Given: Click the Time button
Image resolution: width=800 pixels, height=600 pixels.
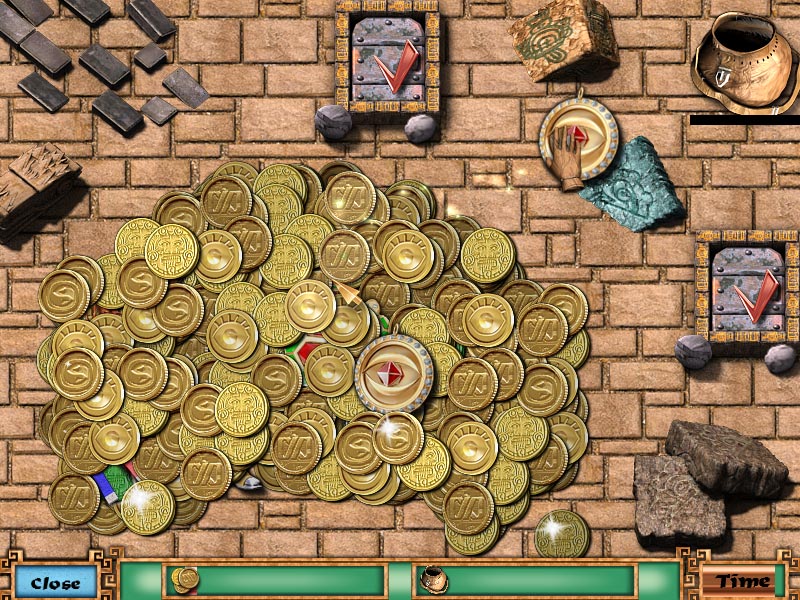Looking at the screenshot, I should (742, 581).
